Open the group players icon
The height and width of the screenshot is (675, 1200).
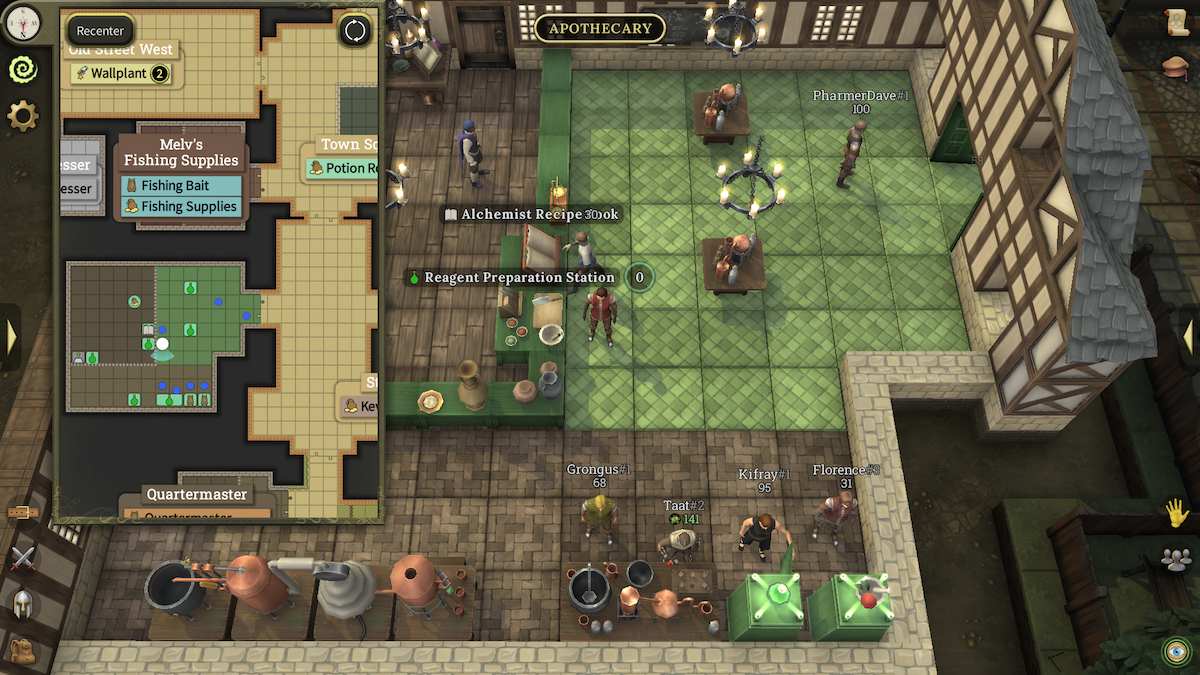(x=1176, y=559)
